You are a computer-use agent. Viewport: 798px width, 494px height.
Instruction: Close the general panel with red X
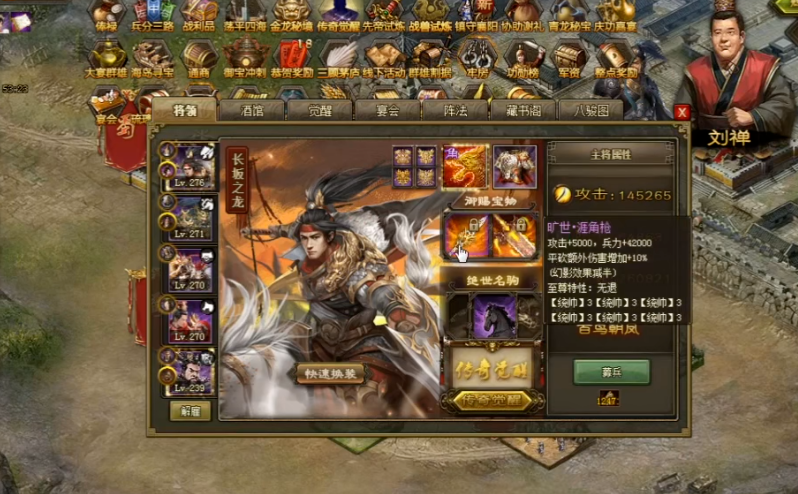(682, 112)
